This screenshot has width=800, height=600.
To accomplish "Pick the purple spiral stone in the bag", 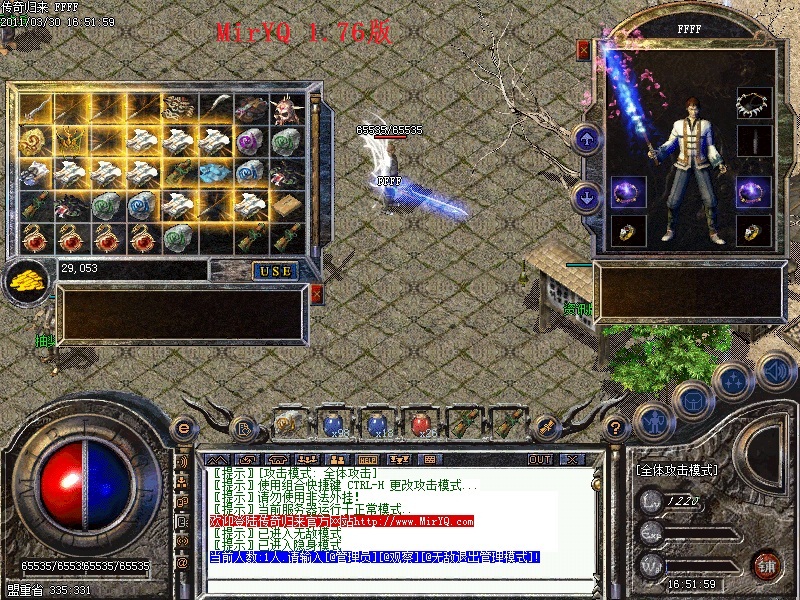I will pos(250,141).
